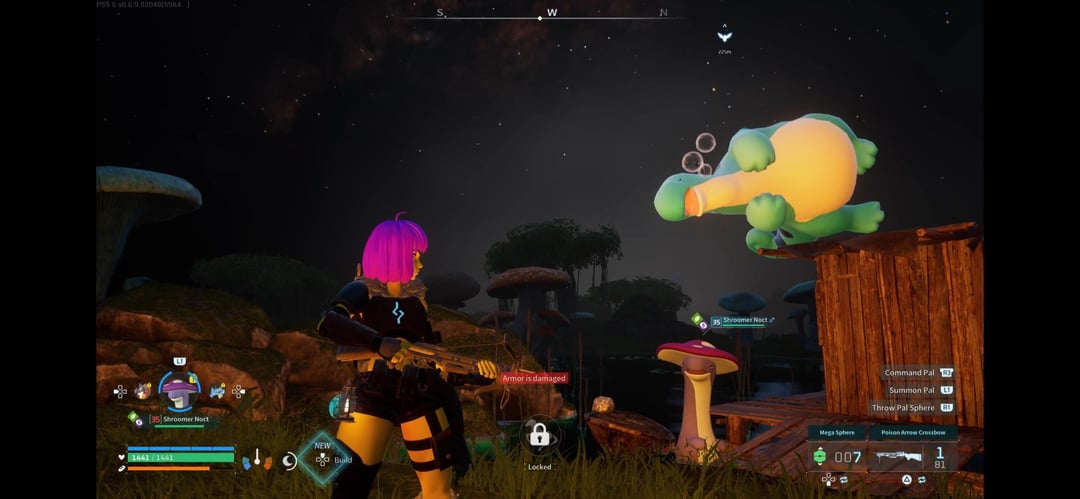This screenshot has height=499, width=1080.
Task: Select the Mega Sphere slot
Action: point(837,456)
